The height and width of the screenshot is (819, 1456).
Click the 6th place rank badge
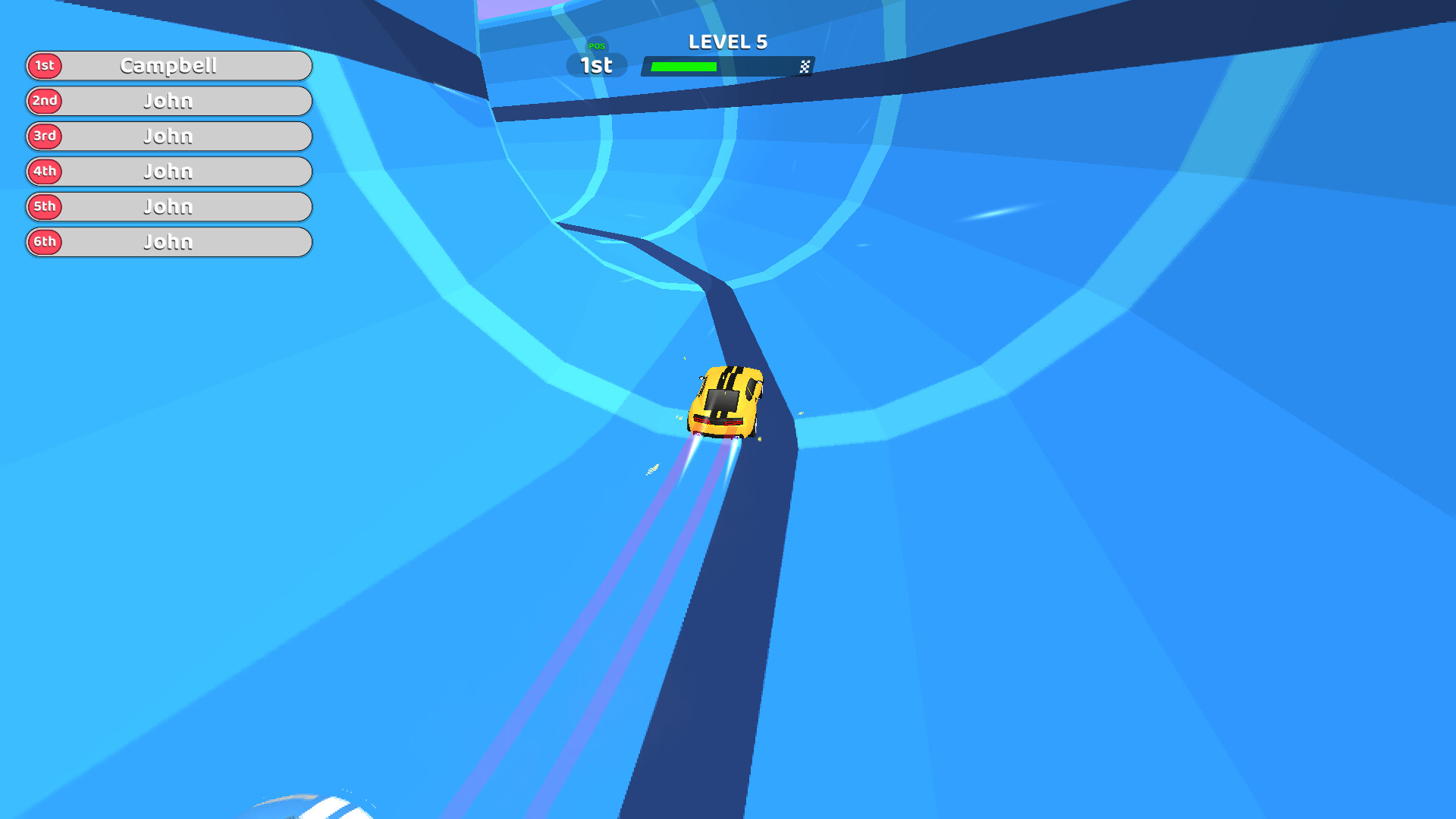click(x=44, y=242)
